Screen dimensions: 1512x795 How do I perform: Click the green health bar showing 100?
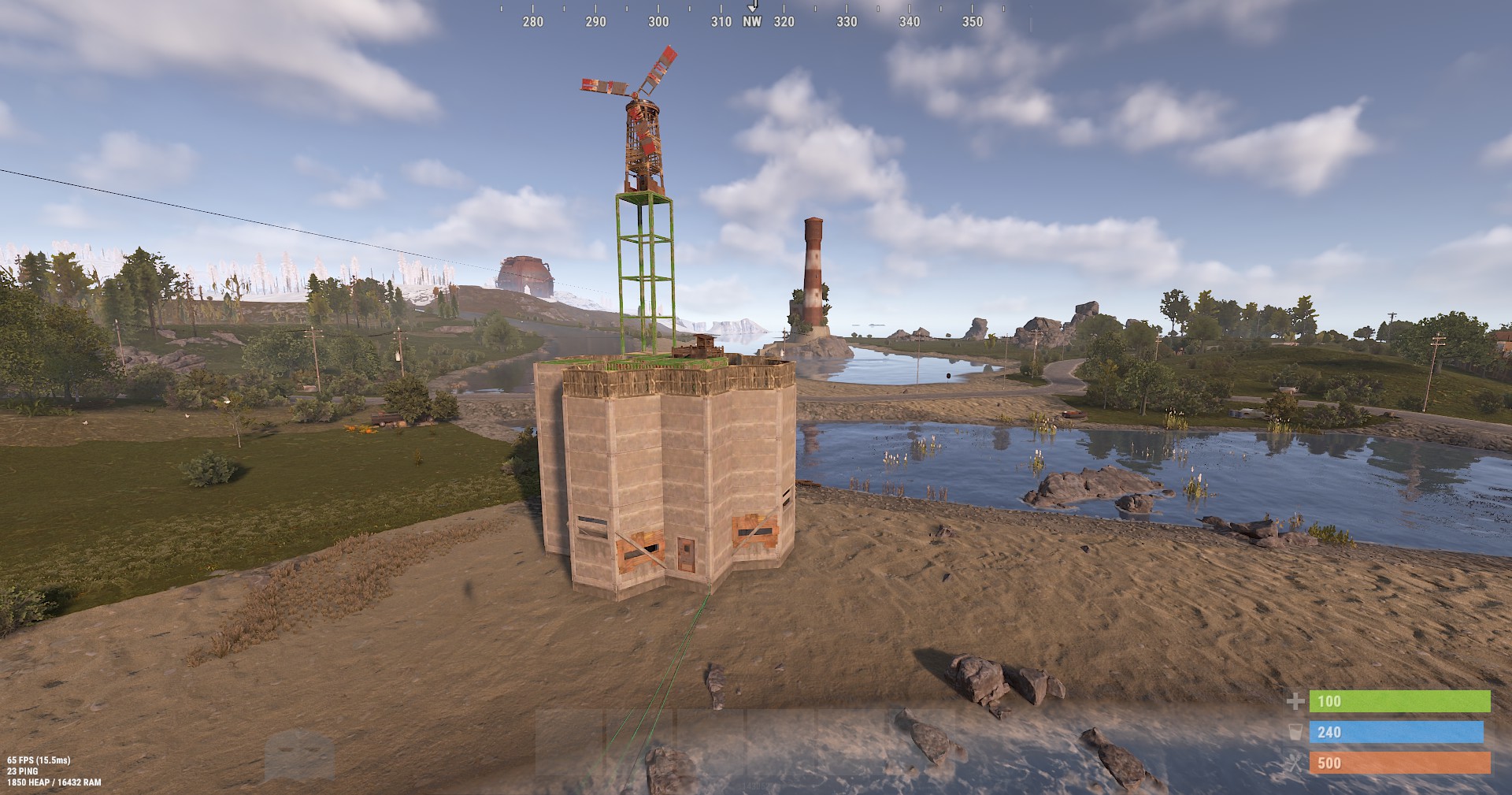(1402, 700)
